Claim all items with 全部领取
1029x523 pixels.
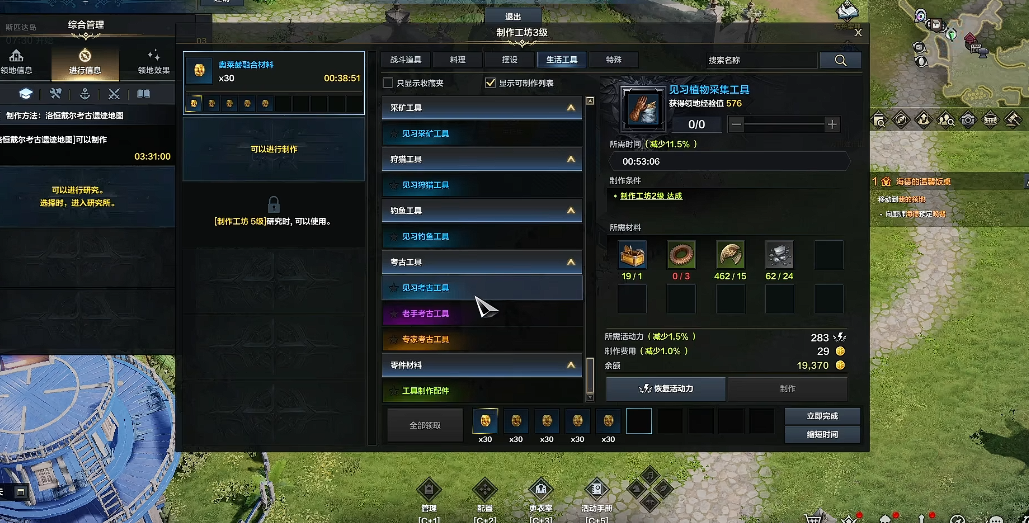(424, 425)
